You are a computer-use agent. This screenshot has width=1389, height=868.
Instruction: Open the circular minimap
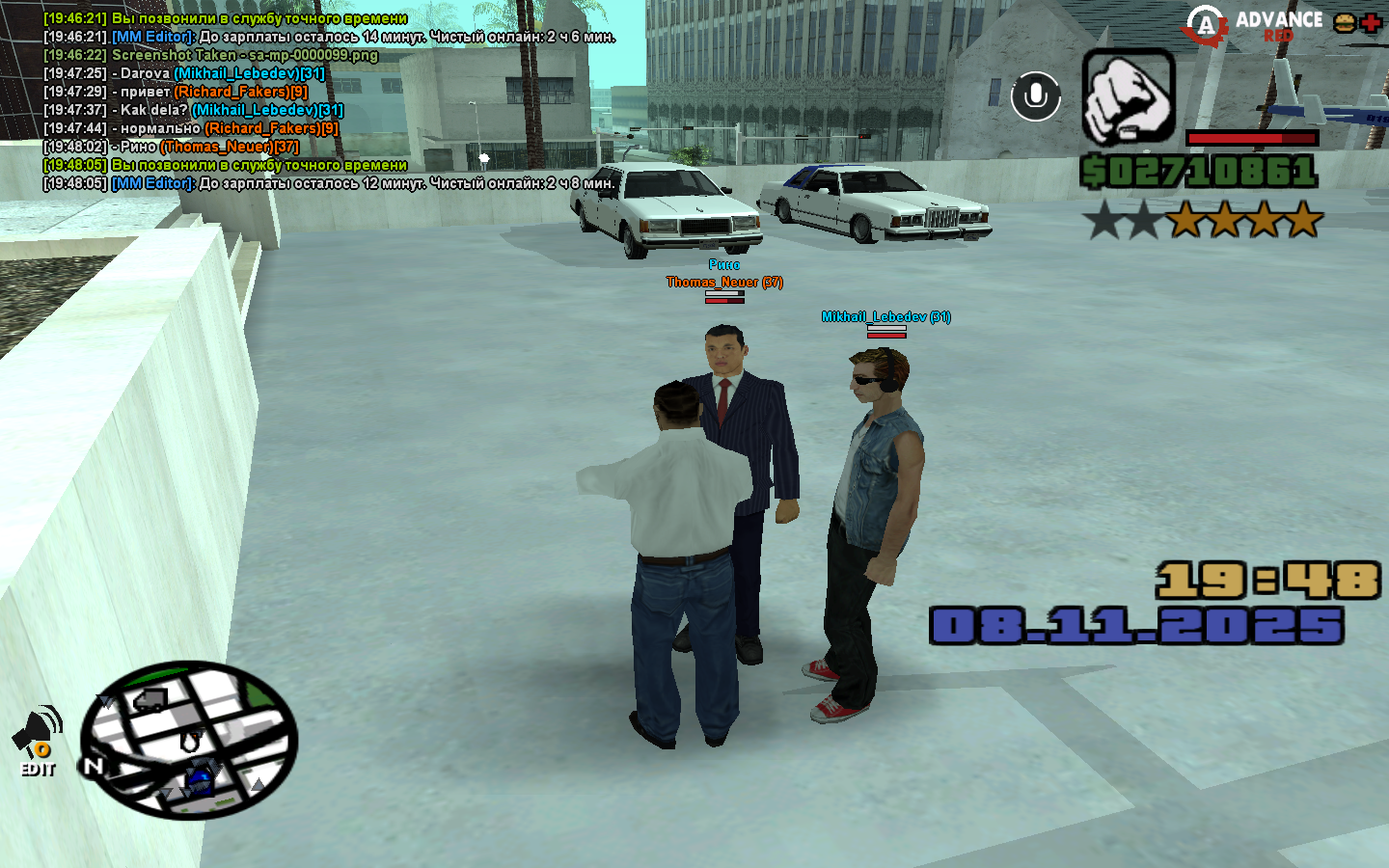(189, 740)
